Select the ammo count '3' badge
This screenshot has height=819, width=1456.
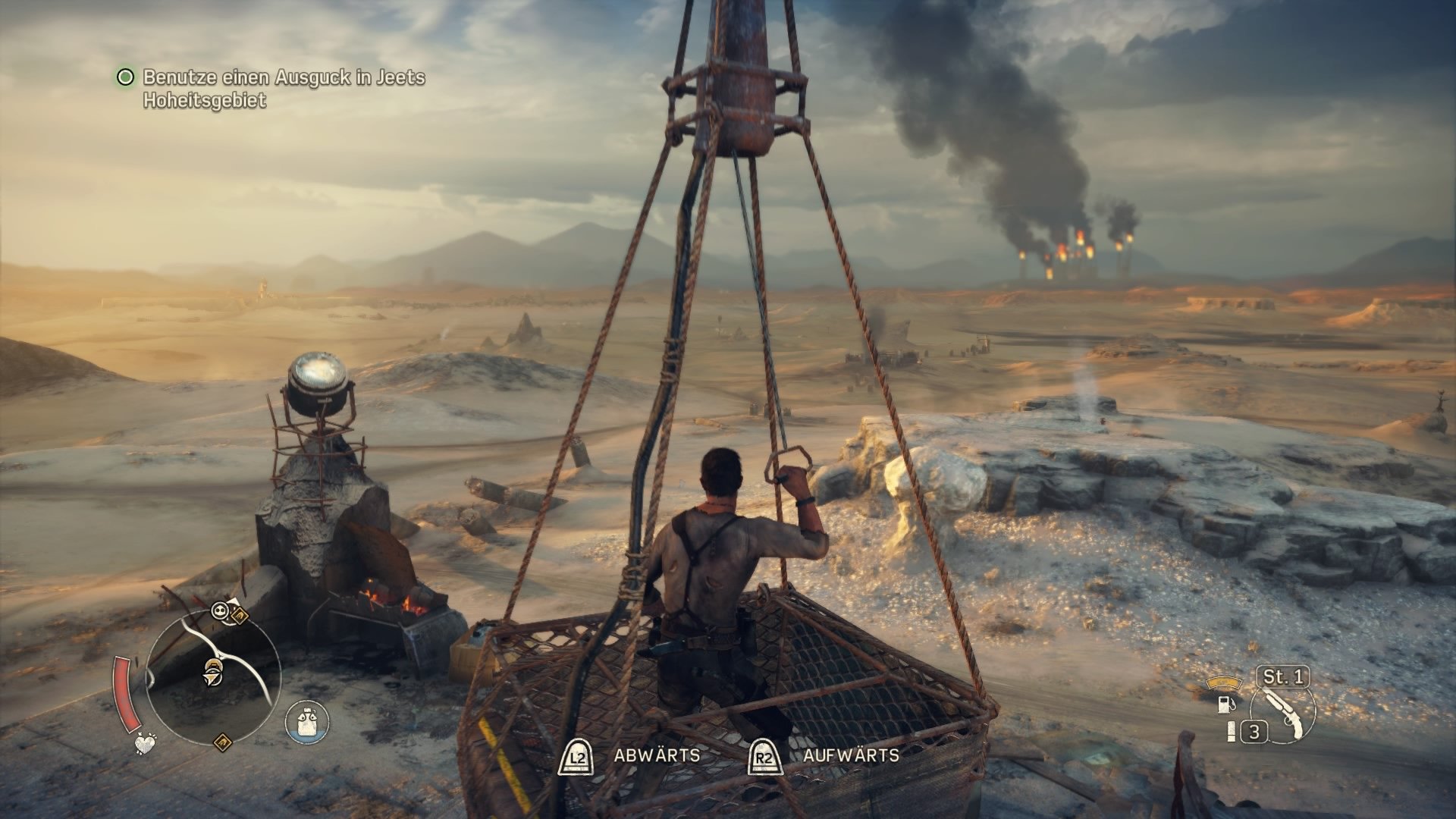(1254, 731)
